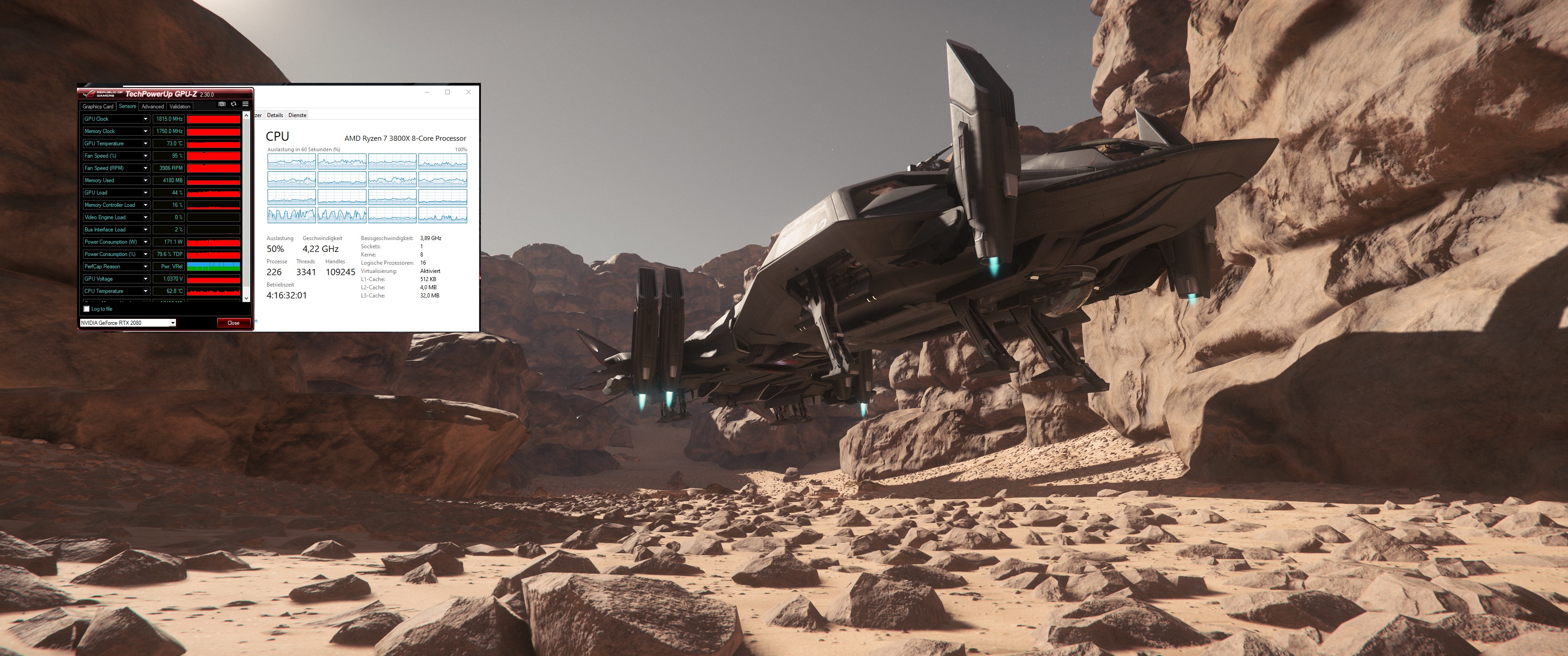
Task: Open the Memory Clock sensor dropdown
Action: coord(145,132)
